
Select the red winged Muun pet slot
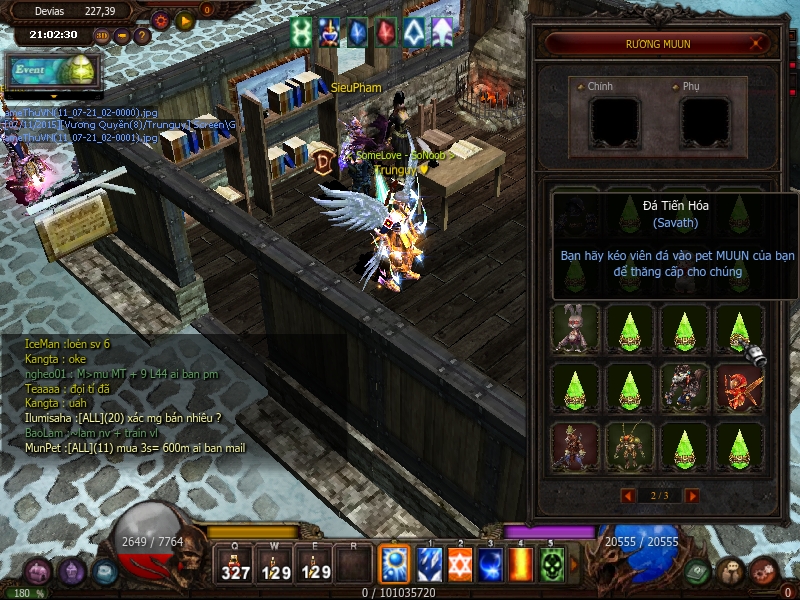tap(739, 386)
